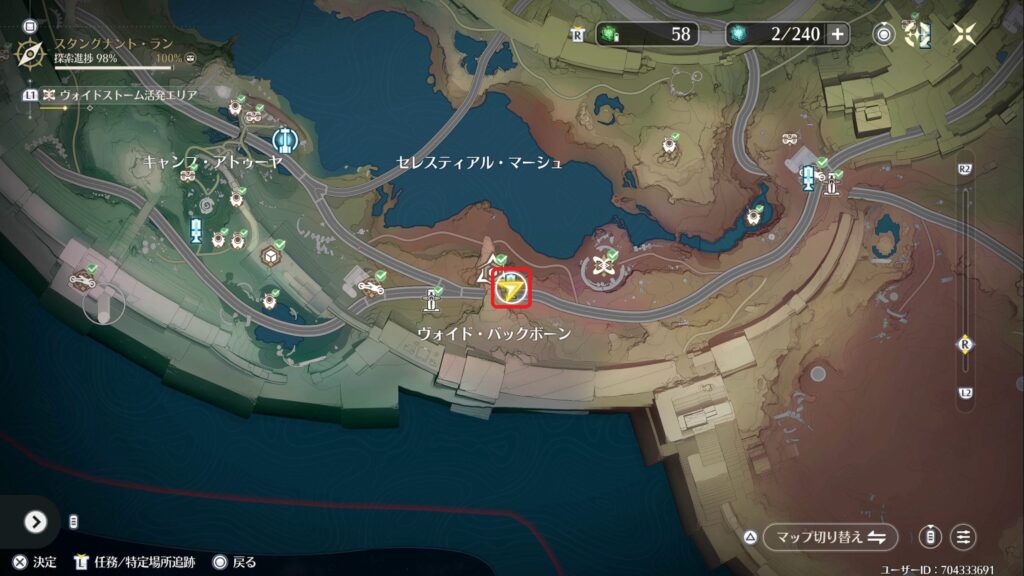Click the plus button beside 2/240
Image resolution: width=1024 pixels, height=576 pixels.
837,34
